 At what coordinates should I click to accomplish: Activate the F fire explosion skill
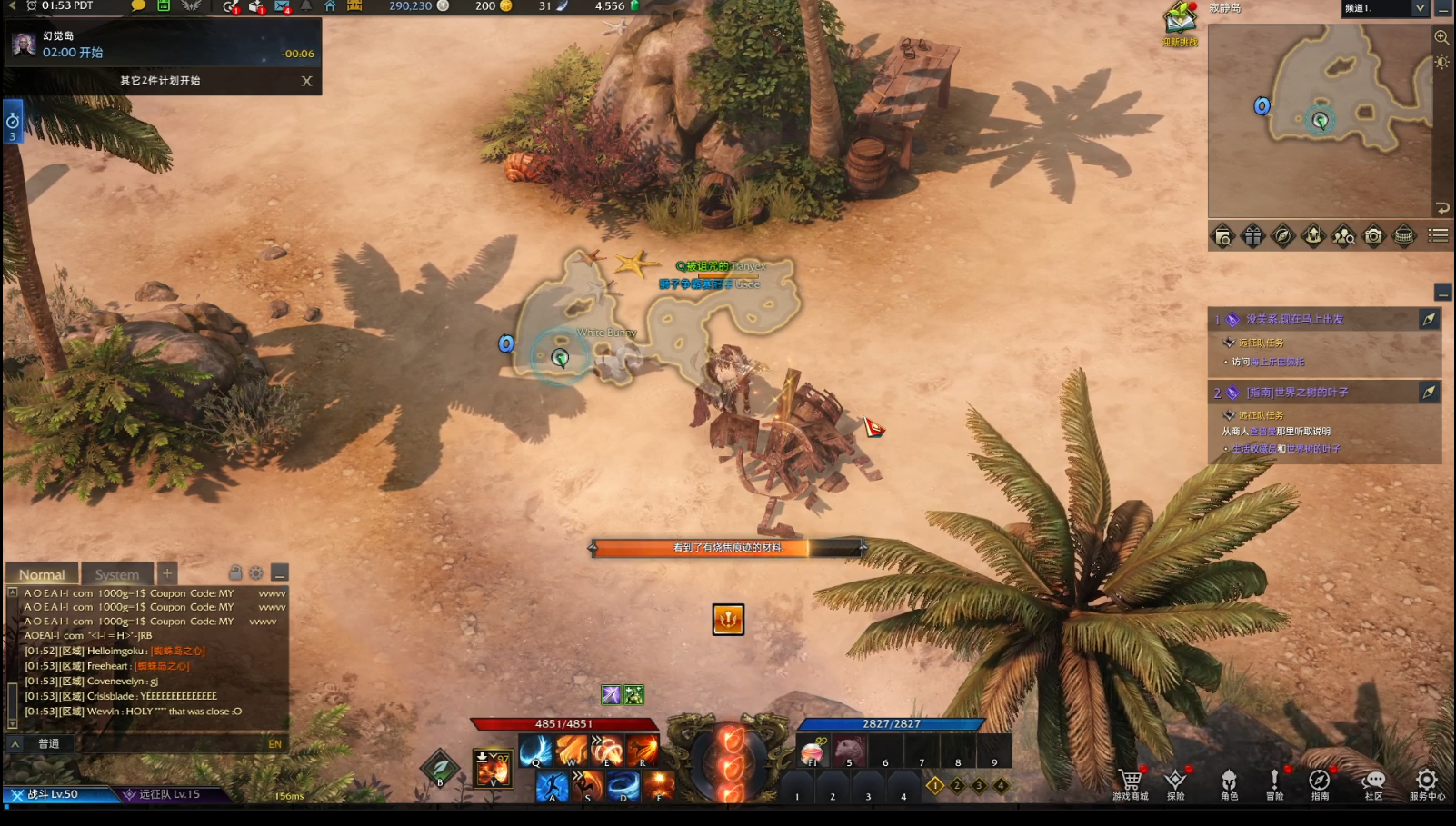point(659,786)
